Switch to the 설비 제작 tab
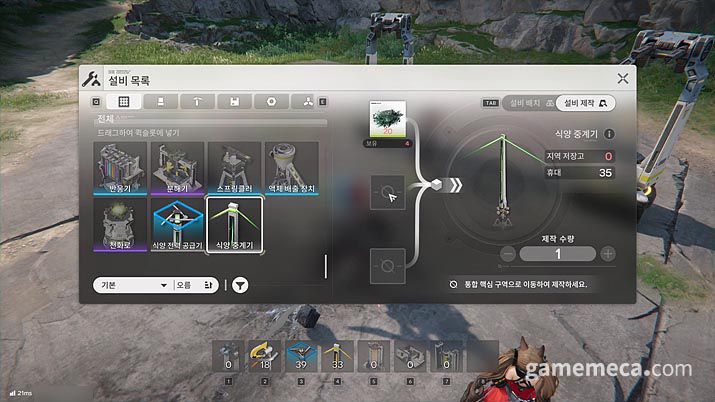 coord(584,102)
